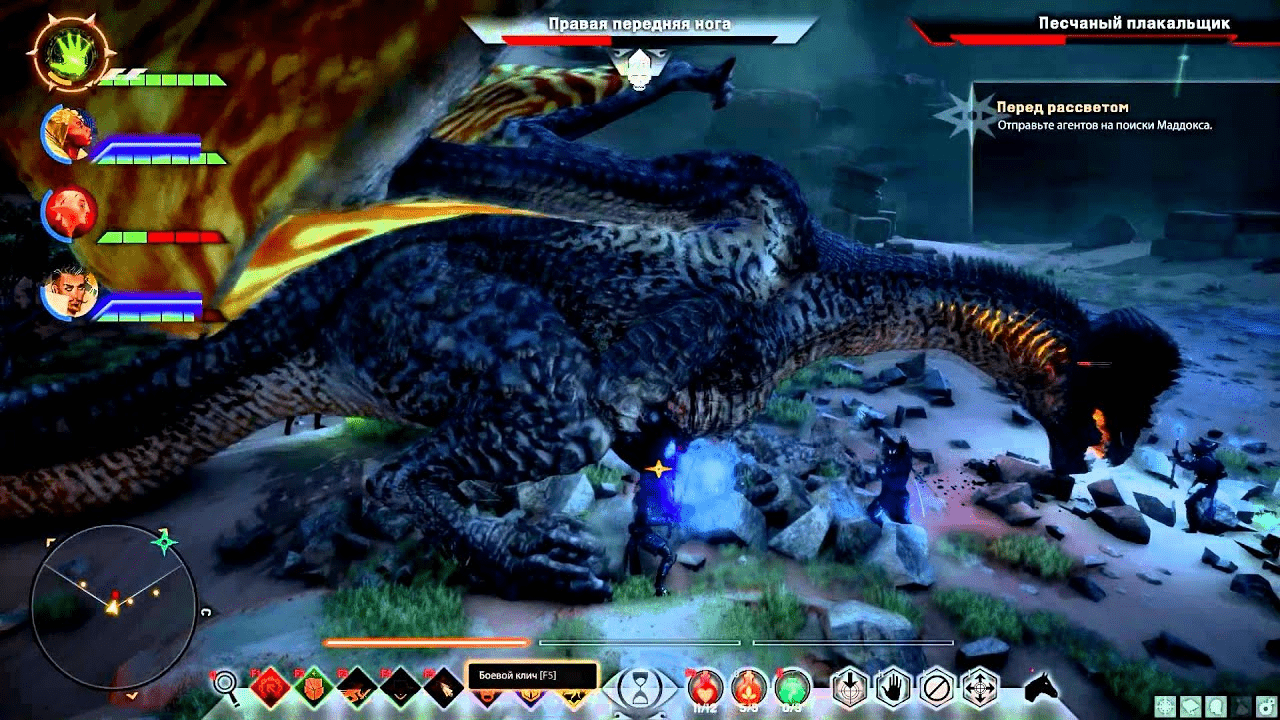The image size is (1280, 720).
Task: Trigger the orange slash ability in the third diamond
Action: [357, 688]
